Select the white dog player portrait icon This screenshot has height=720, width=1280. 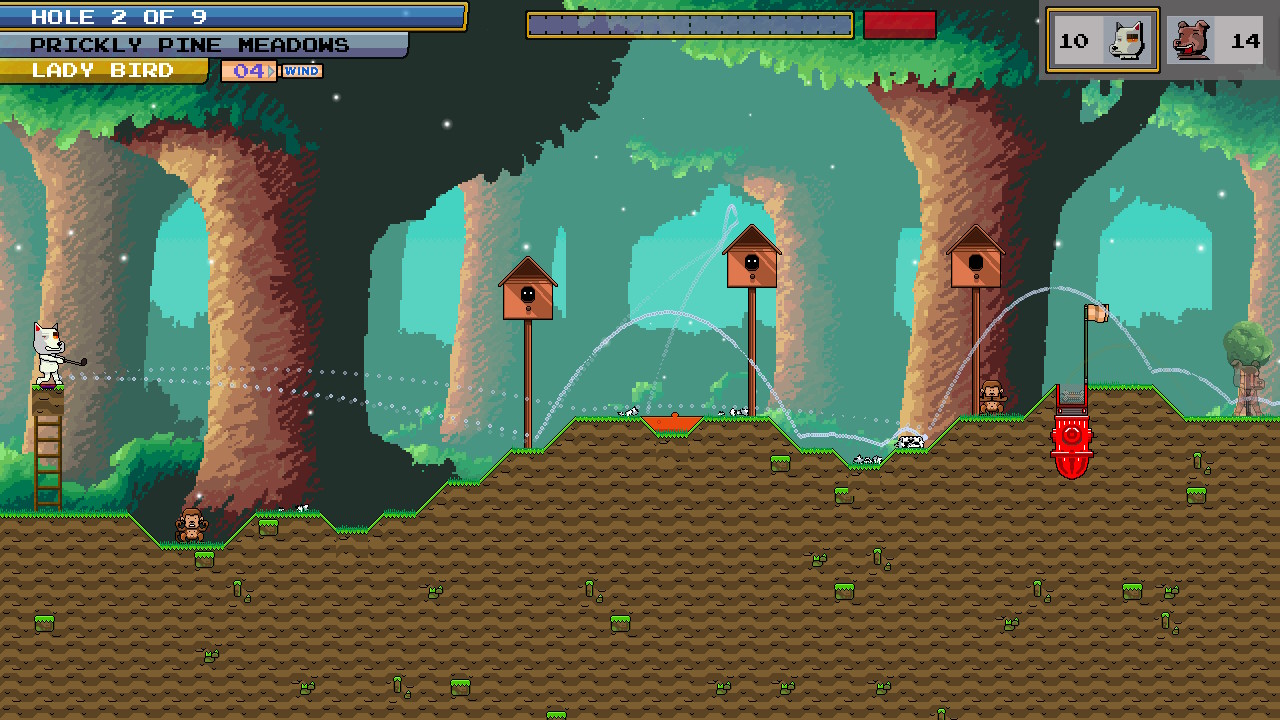coord(1127,39)
